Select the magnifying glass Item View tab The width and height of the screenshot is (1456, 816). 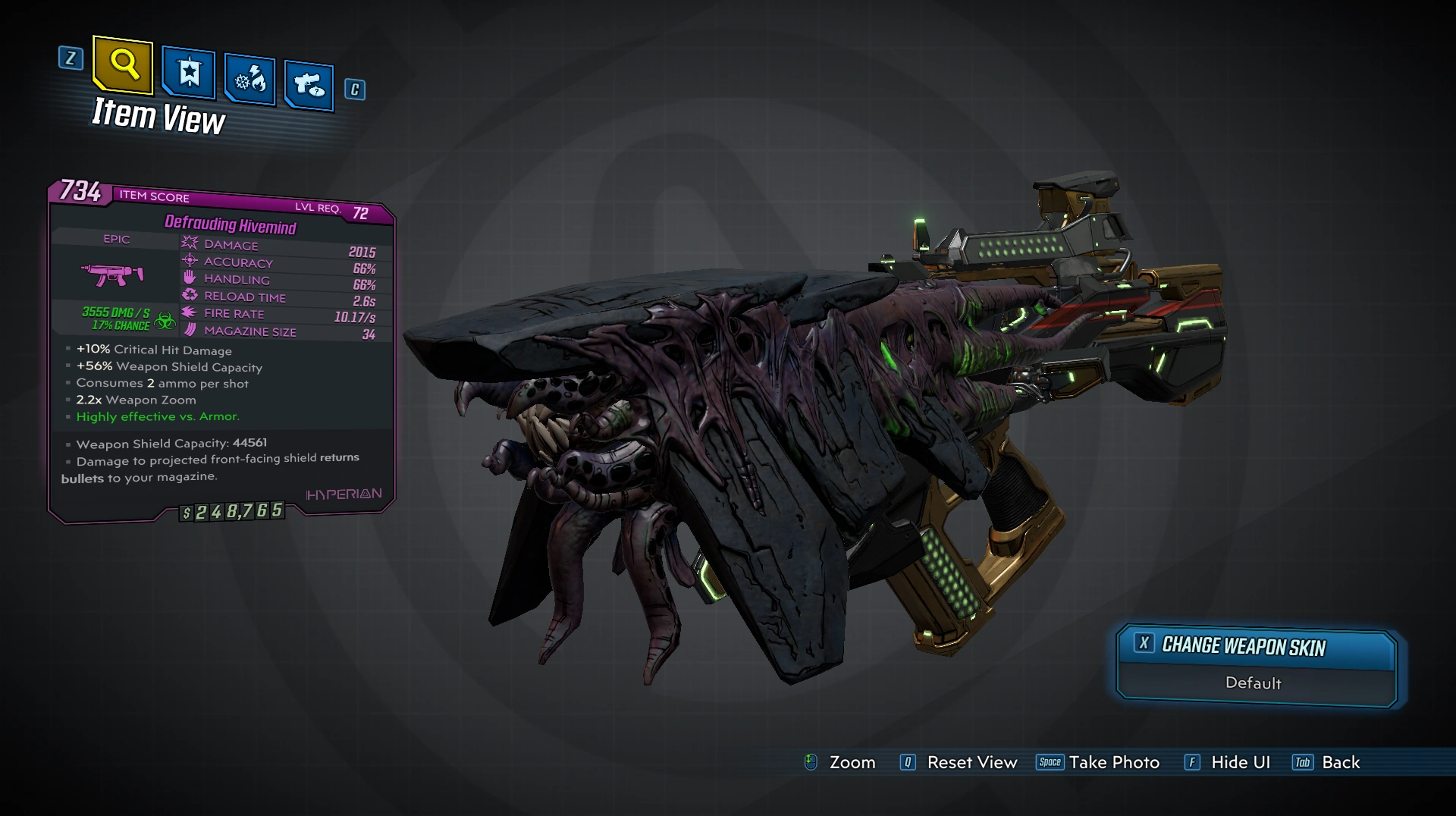124,66
